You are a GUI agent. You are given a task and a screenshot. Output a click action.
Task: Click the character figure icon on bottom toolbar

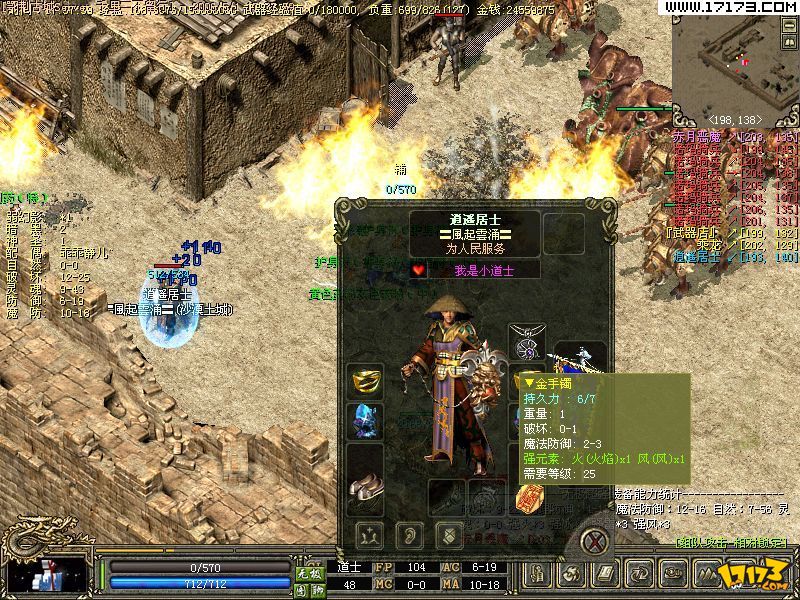pyautogui.click(x=539, y=575)
